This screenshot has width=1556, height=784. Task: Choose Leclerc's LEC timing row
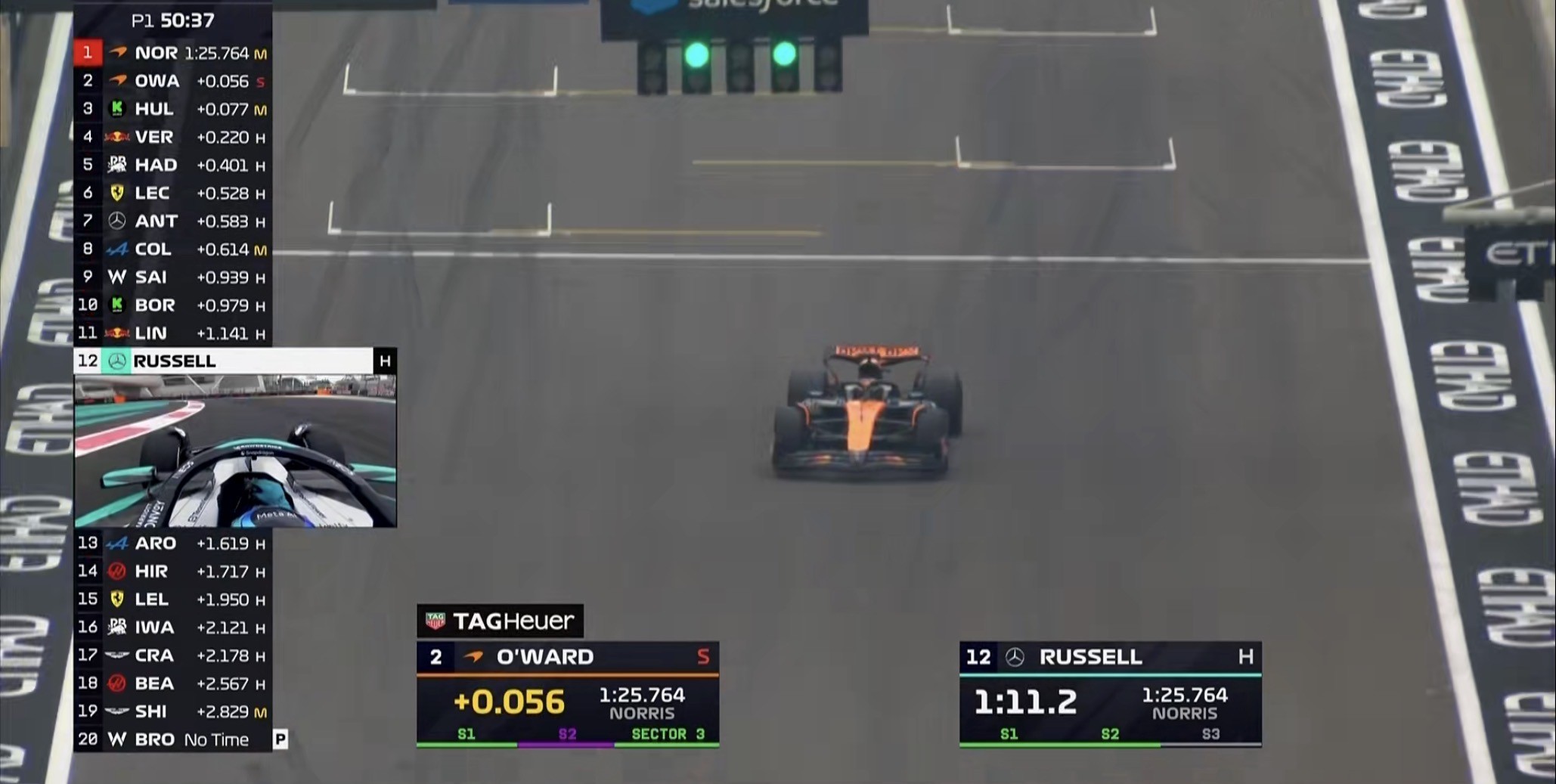pos(172,193)
